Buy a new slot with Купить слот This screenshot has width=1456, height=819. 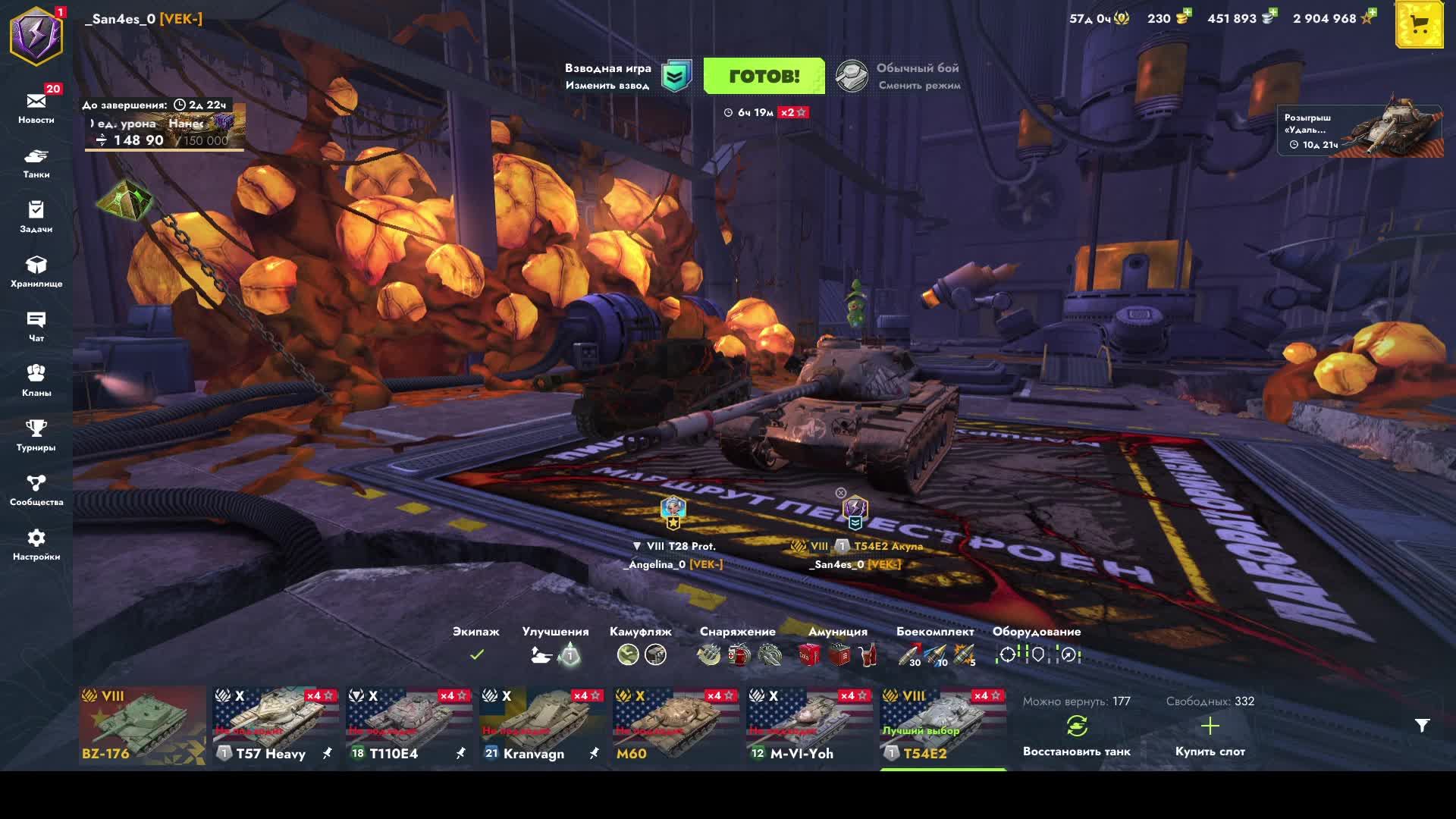(x=1210, y=736)
